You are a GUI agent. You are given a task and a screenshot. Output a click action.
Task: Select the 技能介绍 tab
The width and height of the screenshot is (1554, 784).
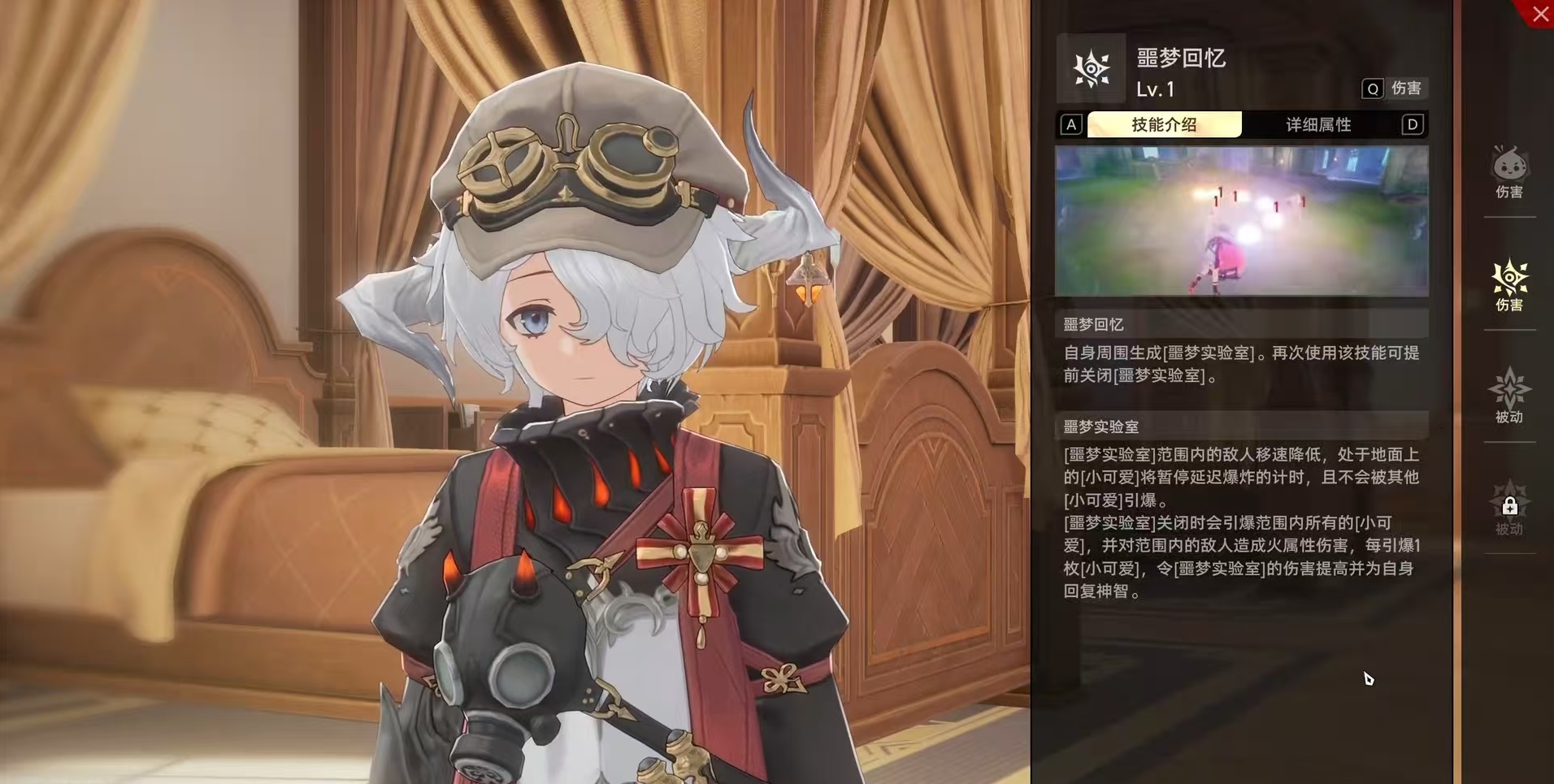[1164, 124]
